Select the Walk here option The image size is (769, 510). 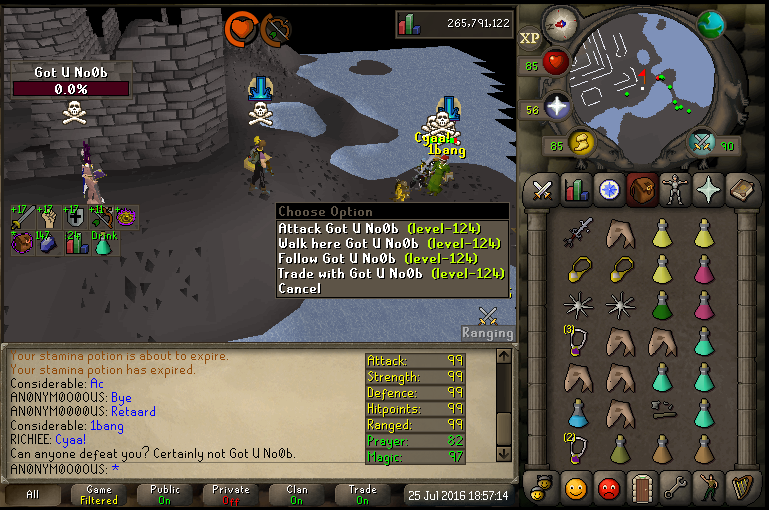click(390, 244)
